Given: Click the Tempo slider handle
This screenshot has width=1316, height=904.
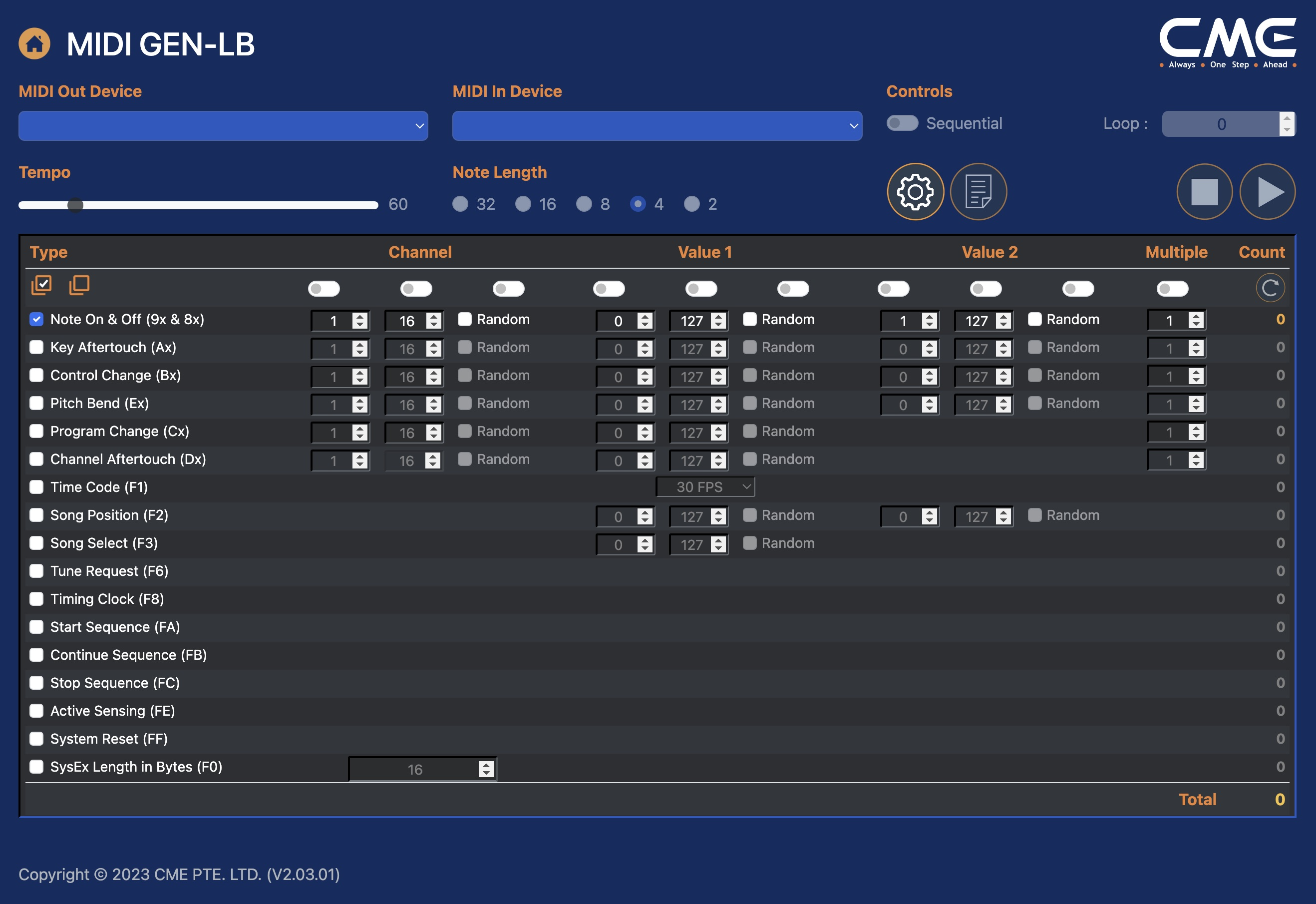Looking at the screenshot, I should pos(75,205).
